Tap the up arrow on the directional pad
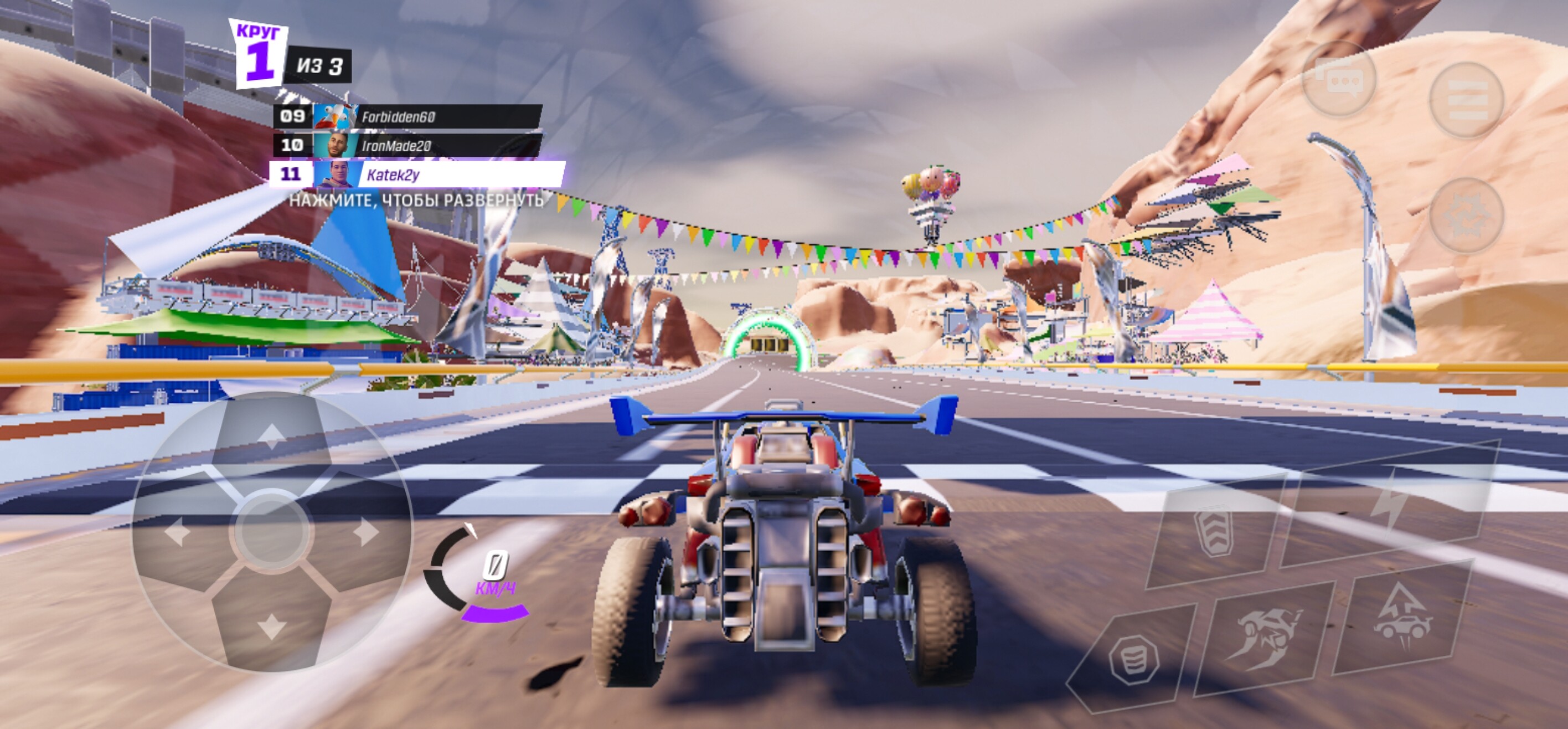The height and width of the screenshot is (729, 1568). 271,436
